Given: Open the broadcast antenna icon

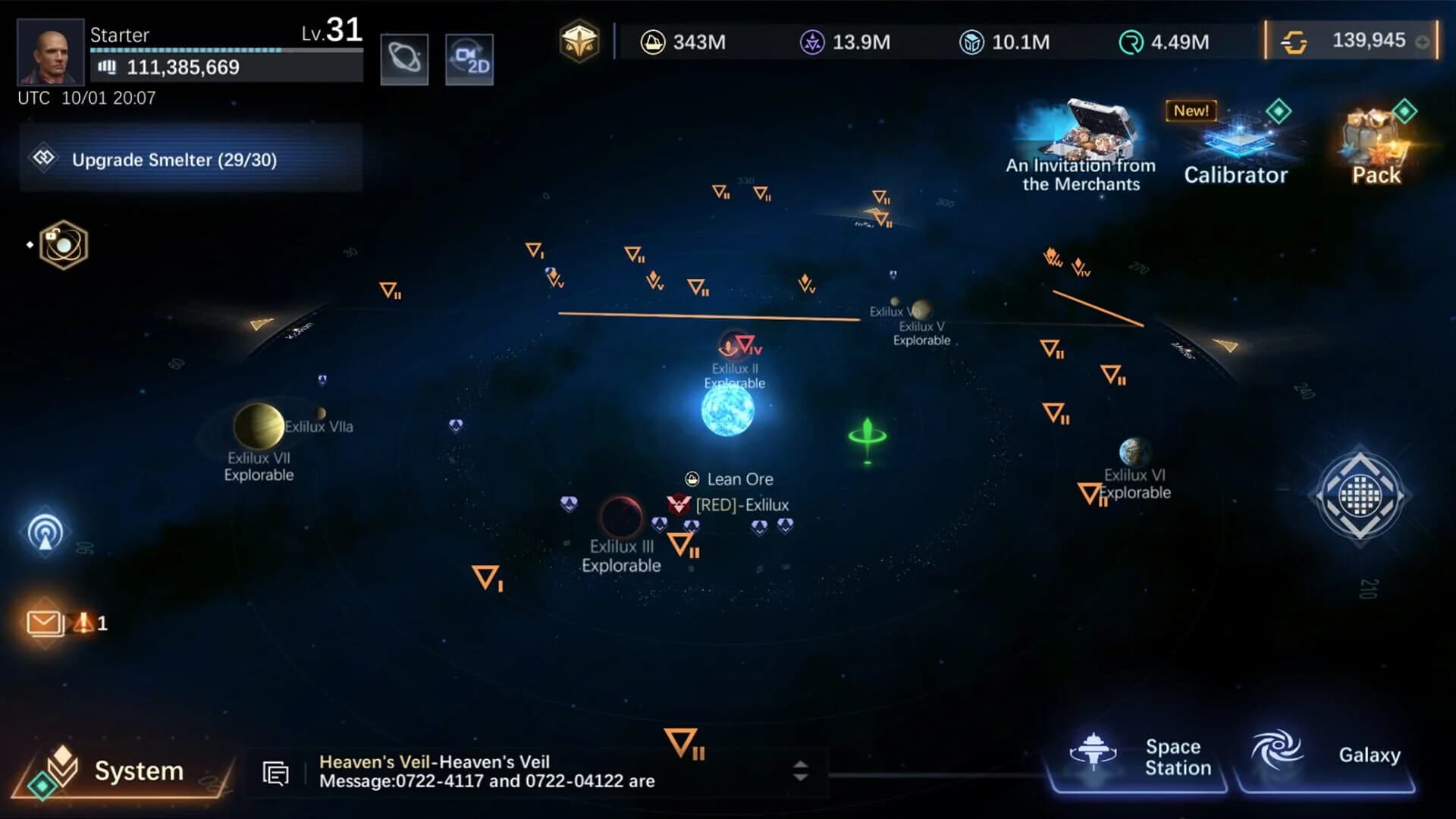Looking at the screenshot, I should (x=45, y=532).
